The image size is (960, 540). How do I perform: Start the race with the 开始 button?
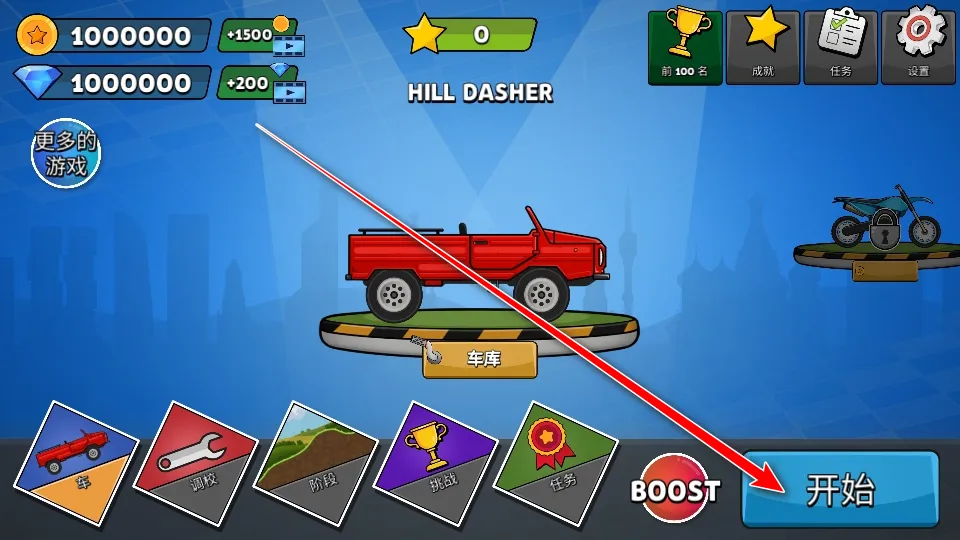[x=840, y=490]
